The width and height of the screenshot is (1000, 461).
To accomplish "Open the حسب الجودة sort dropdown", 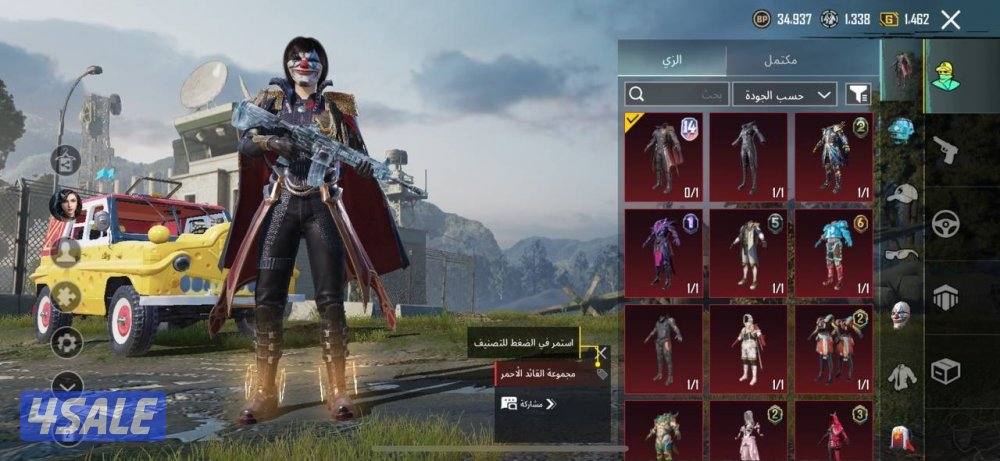I will (785, 94).
